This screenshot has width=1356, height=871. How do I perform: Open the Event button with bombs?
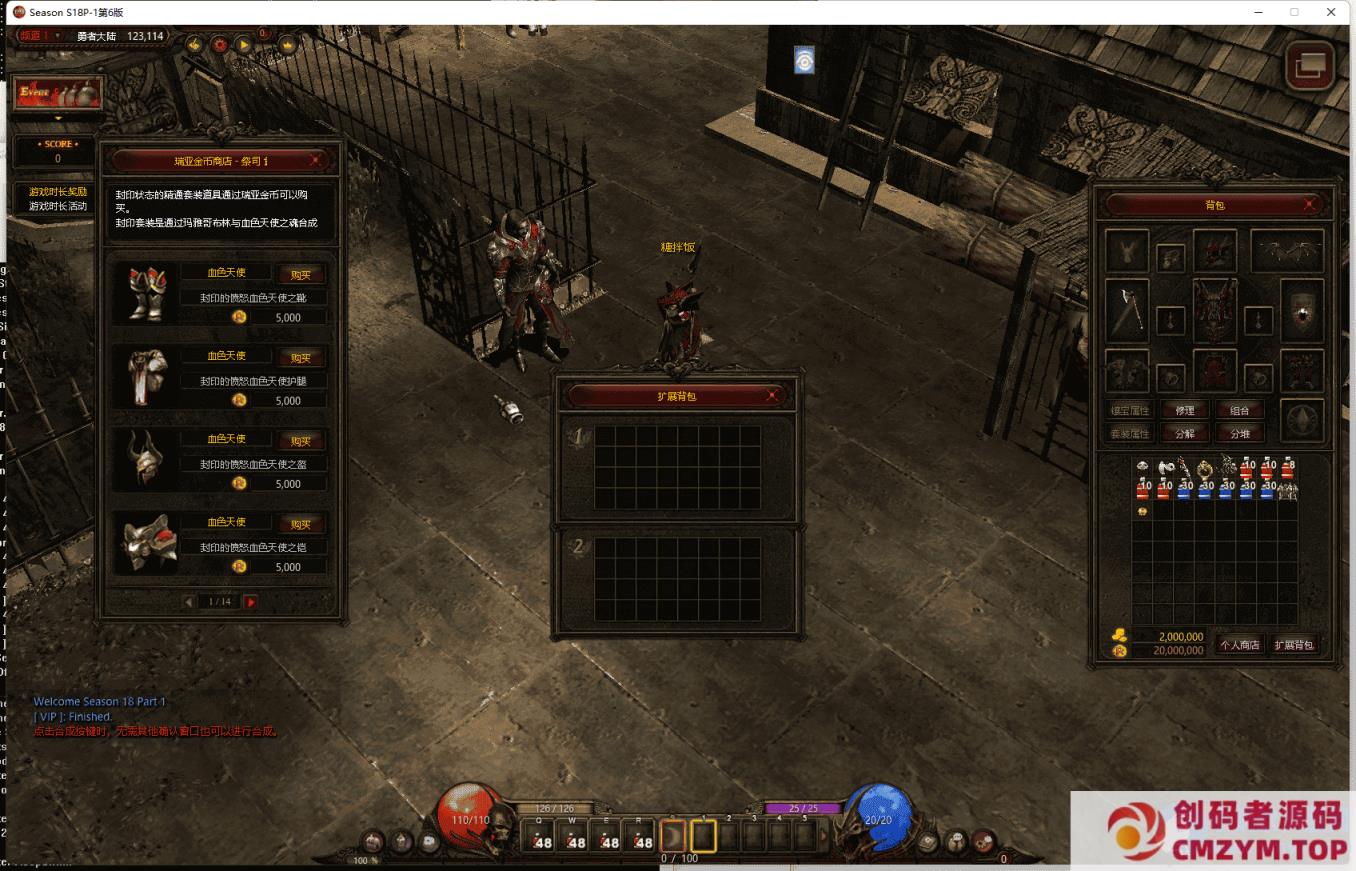(58, 93)
